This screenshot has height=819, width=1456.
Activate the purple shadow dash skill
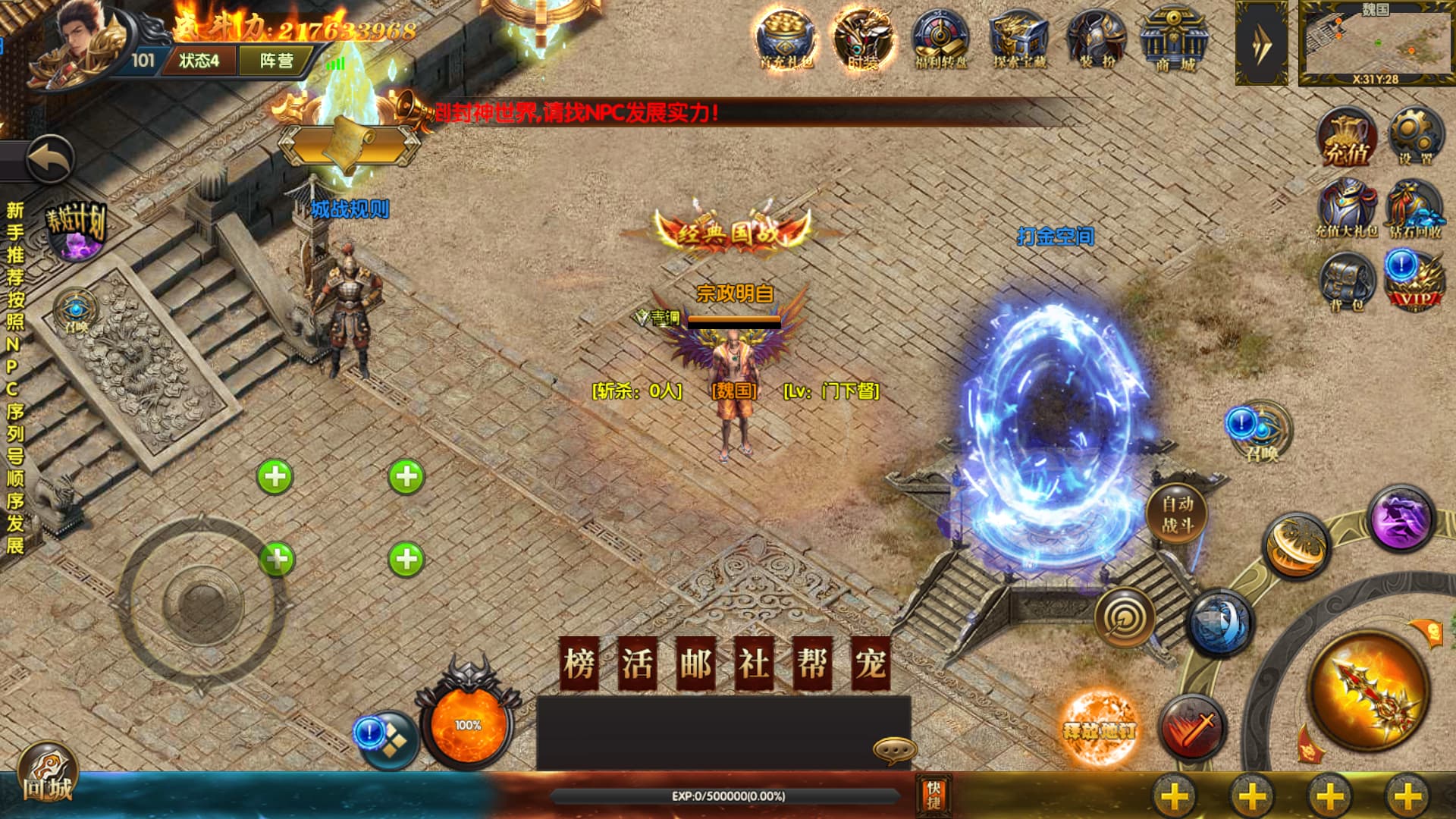click(1401, 519)
